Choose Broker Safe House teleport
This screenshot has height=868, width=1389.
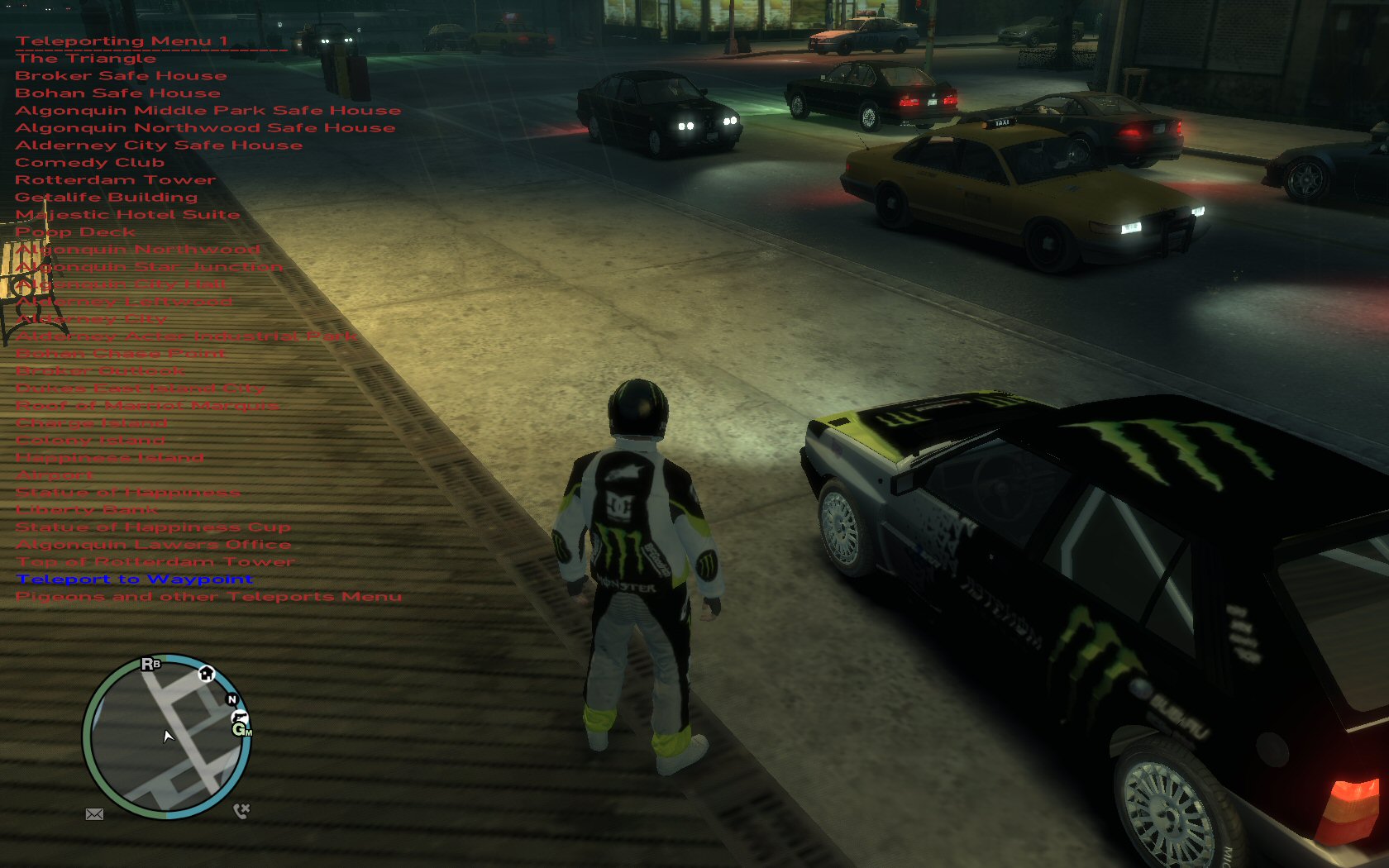pyautogui.click(x=121, y=76)
